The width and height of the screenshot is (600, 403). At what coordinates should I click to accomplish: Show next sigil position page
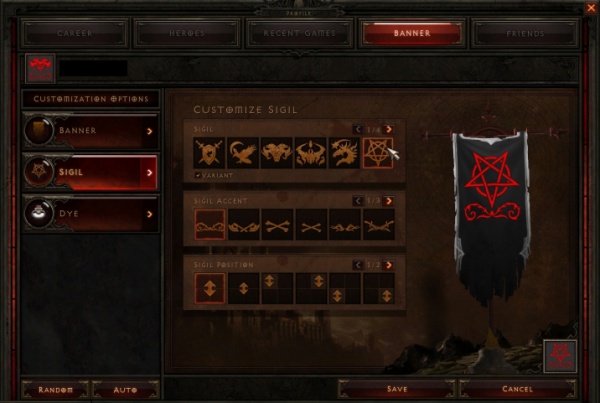pyautogui.click(x=389, y=263)
